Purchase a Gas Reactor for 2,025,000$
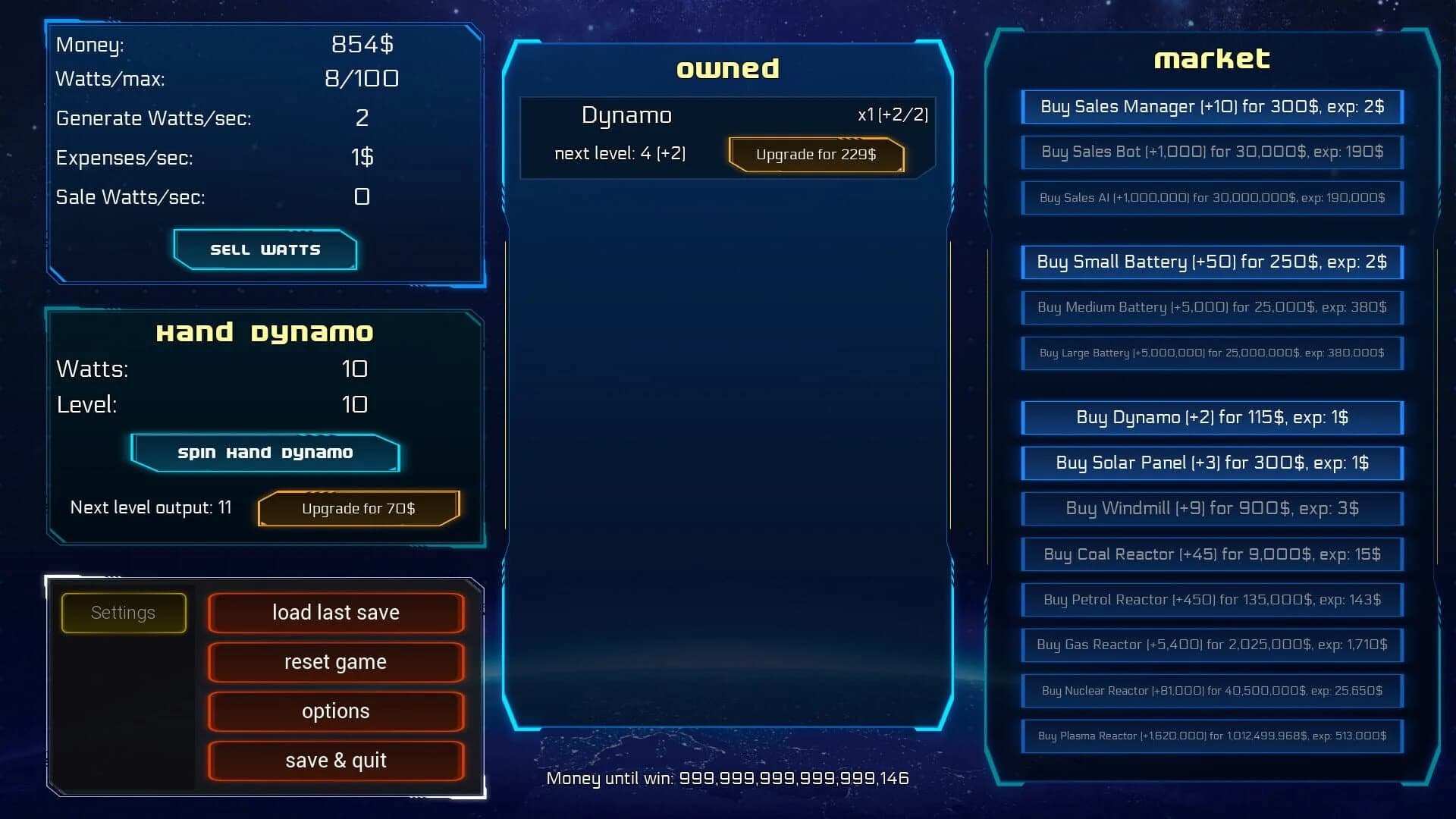 [1211, 645]
